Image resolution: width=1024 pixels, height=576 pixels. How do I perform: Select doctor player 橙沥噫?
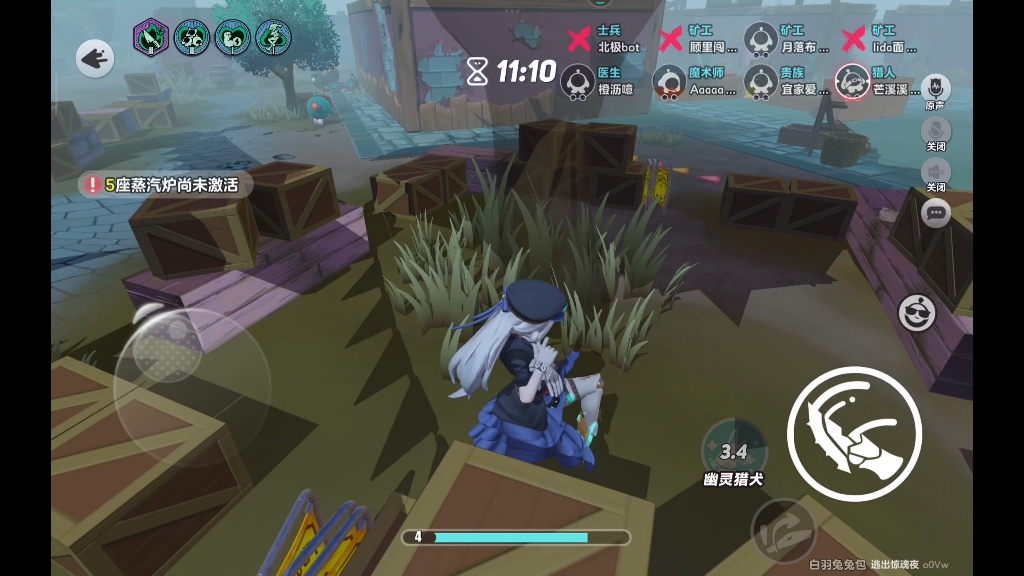coord(579,80)
